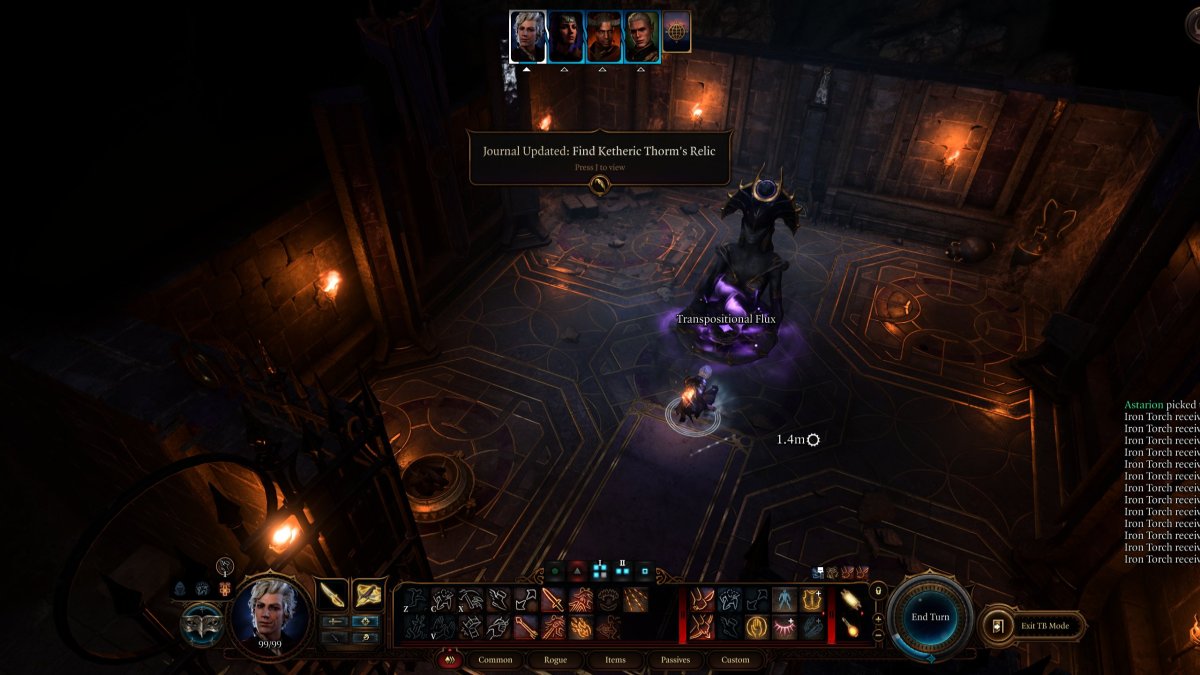This screenshot has height=675, width=1200.
Task: Select Astarion's portrait in turn order
Action: pyautogui.click(x=528, y=36)
